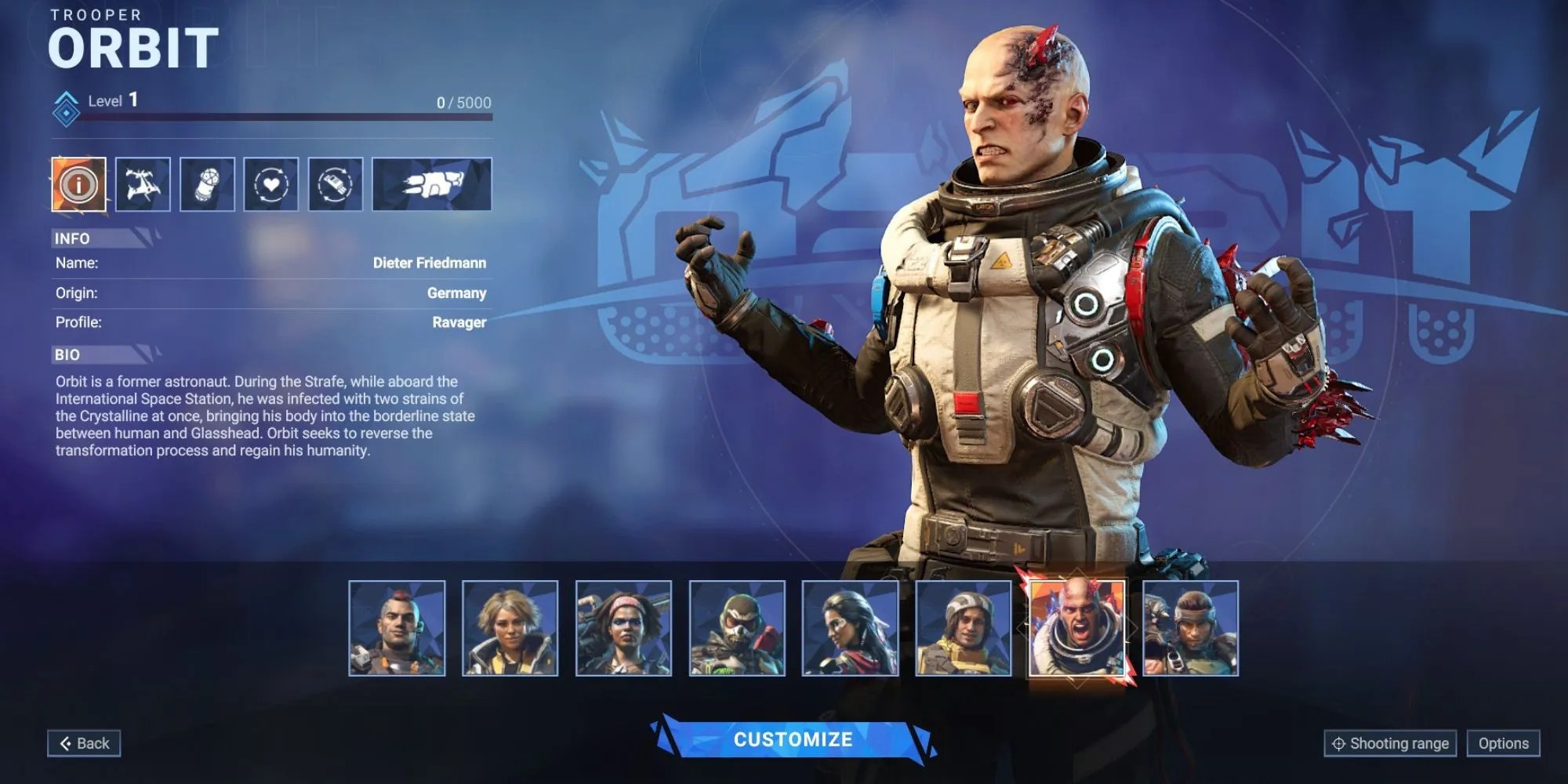Enter the Shooting range
The width and height of the screenshot is (1568, 784).
(x=1389, y=742)
